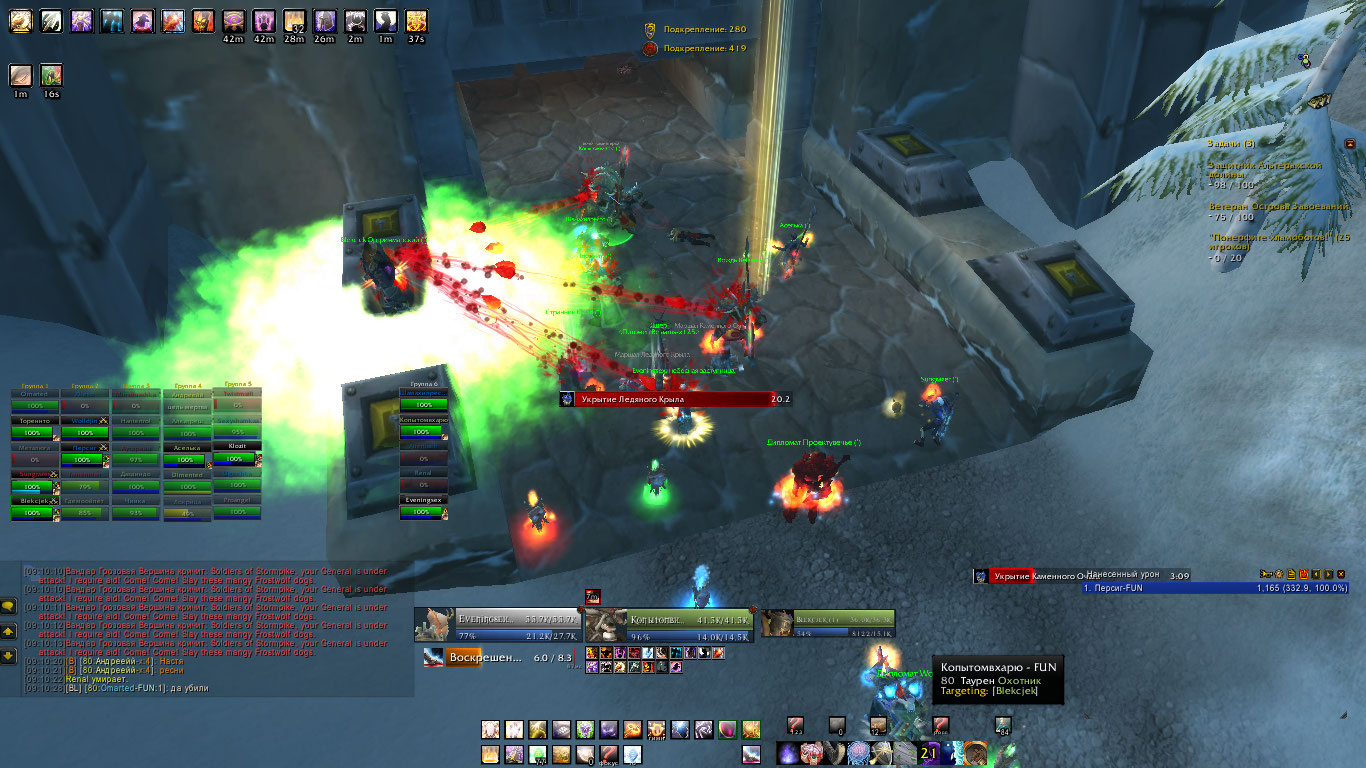
Task: Open the chat speech bubble menu
Action: coord(8,605)
